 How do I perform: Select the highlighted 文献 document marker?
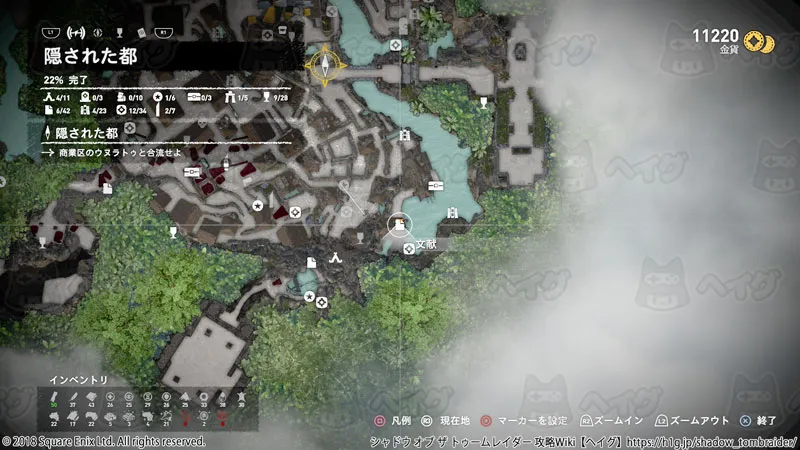click(x=399, y=227)
